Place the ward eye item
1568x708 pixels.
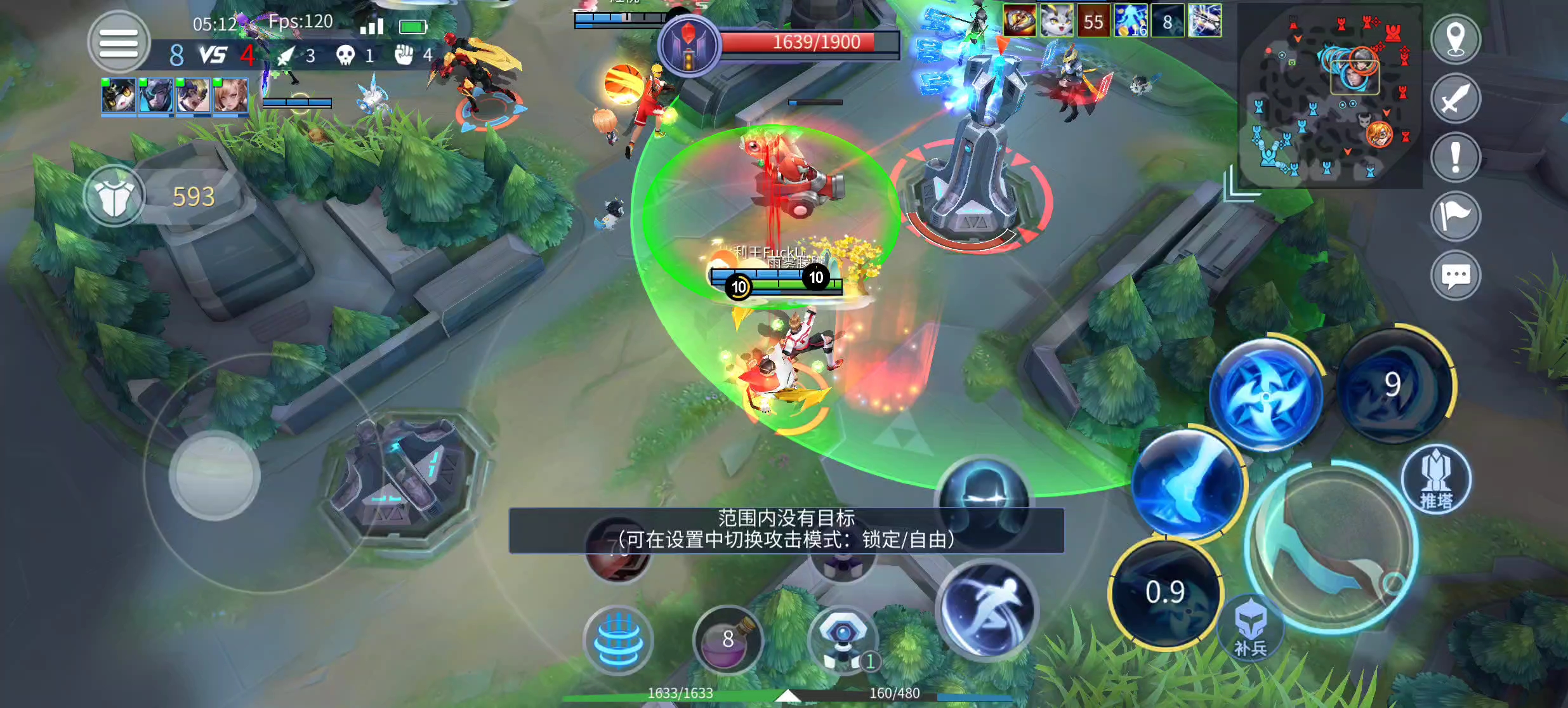click(843, 640)
